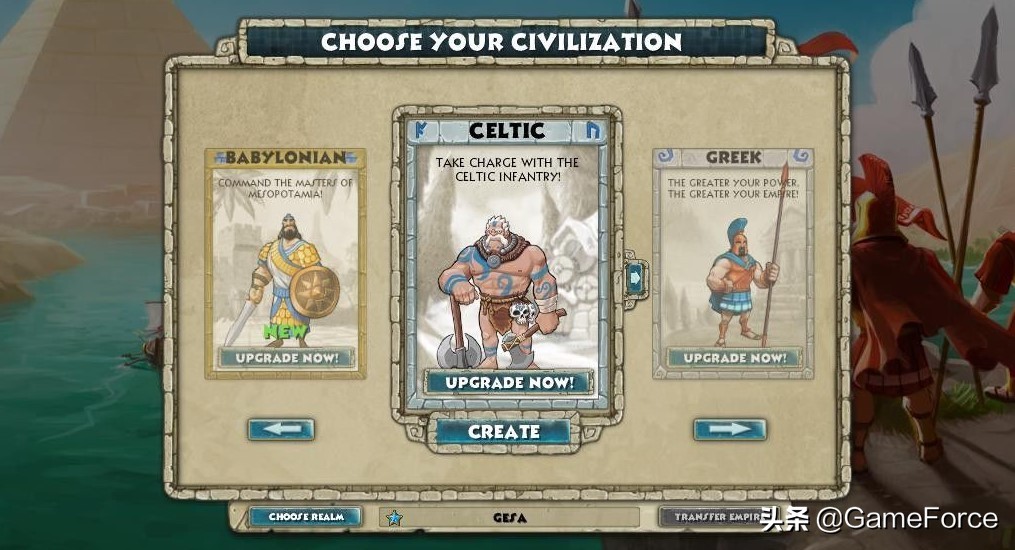
Task: Create the Celtic empire
Action: coord(504,432)
